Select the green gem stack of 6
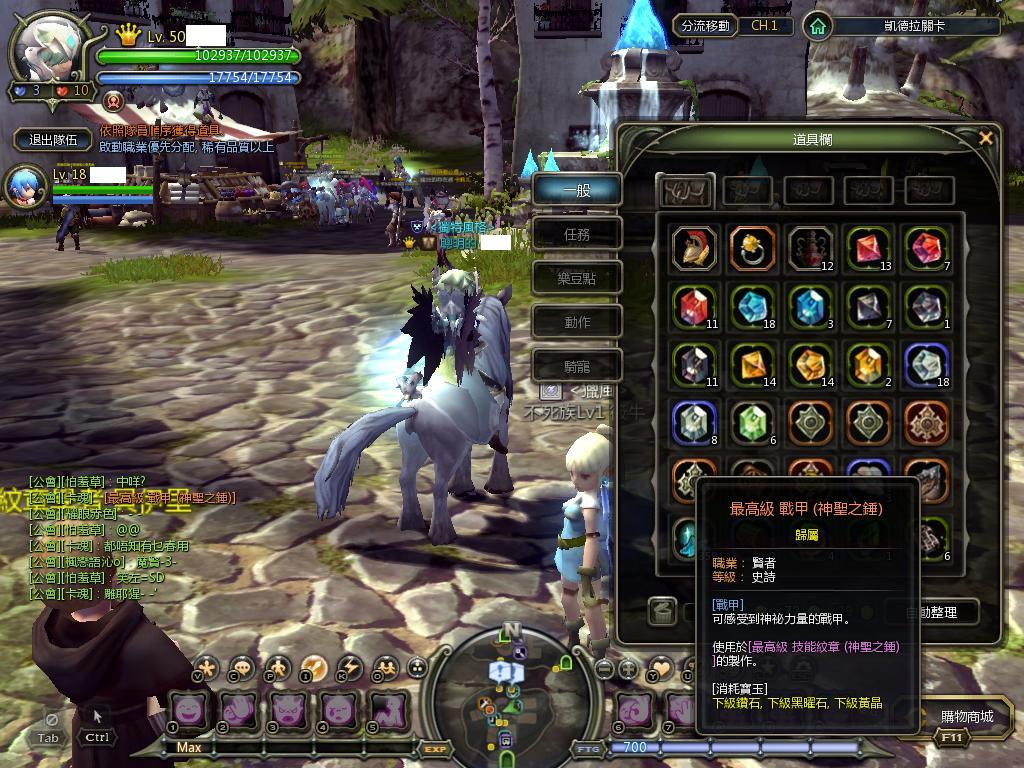The height and width of the screenshot is (768, 1024). [x=752, y=423]
